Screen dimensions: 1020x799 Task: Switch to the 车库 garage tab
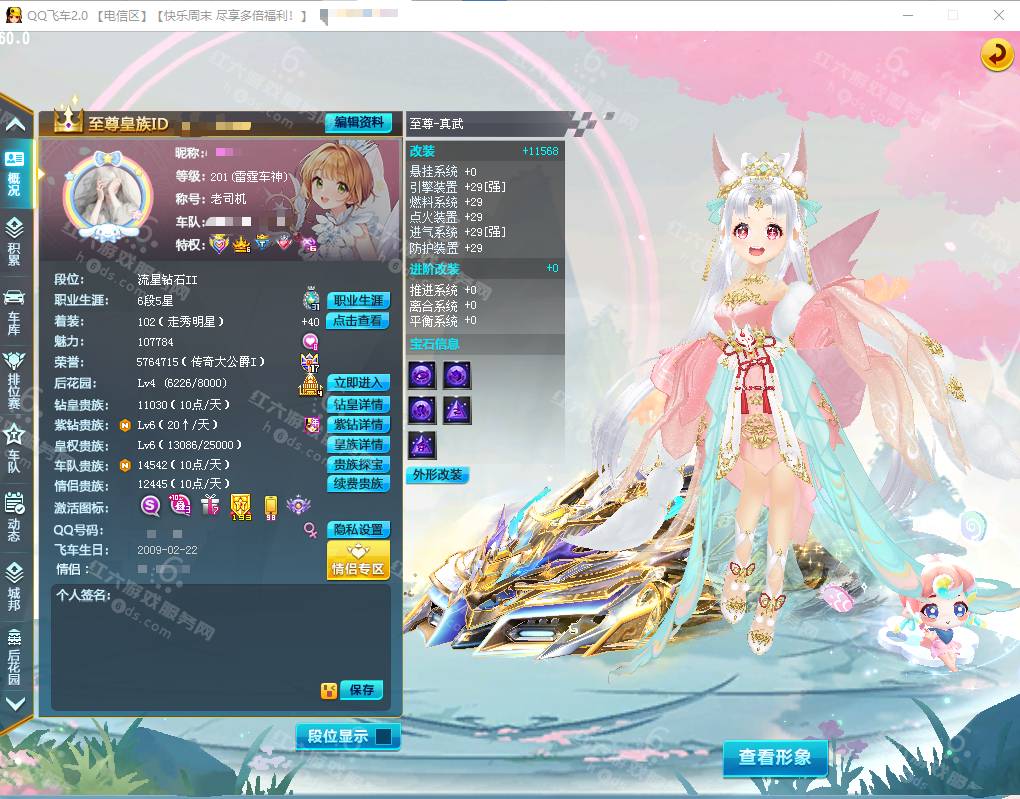tap(15, 309)
